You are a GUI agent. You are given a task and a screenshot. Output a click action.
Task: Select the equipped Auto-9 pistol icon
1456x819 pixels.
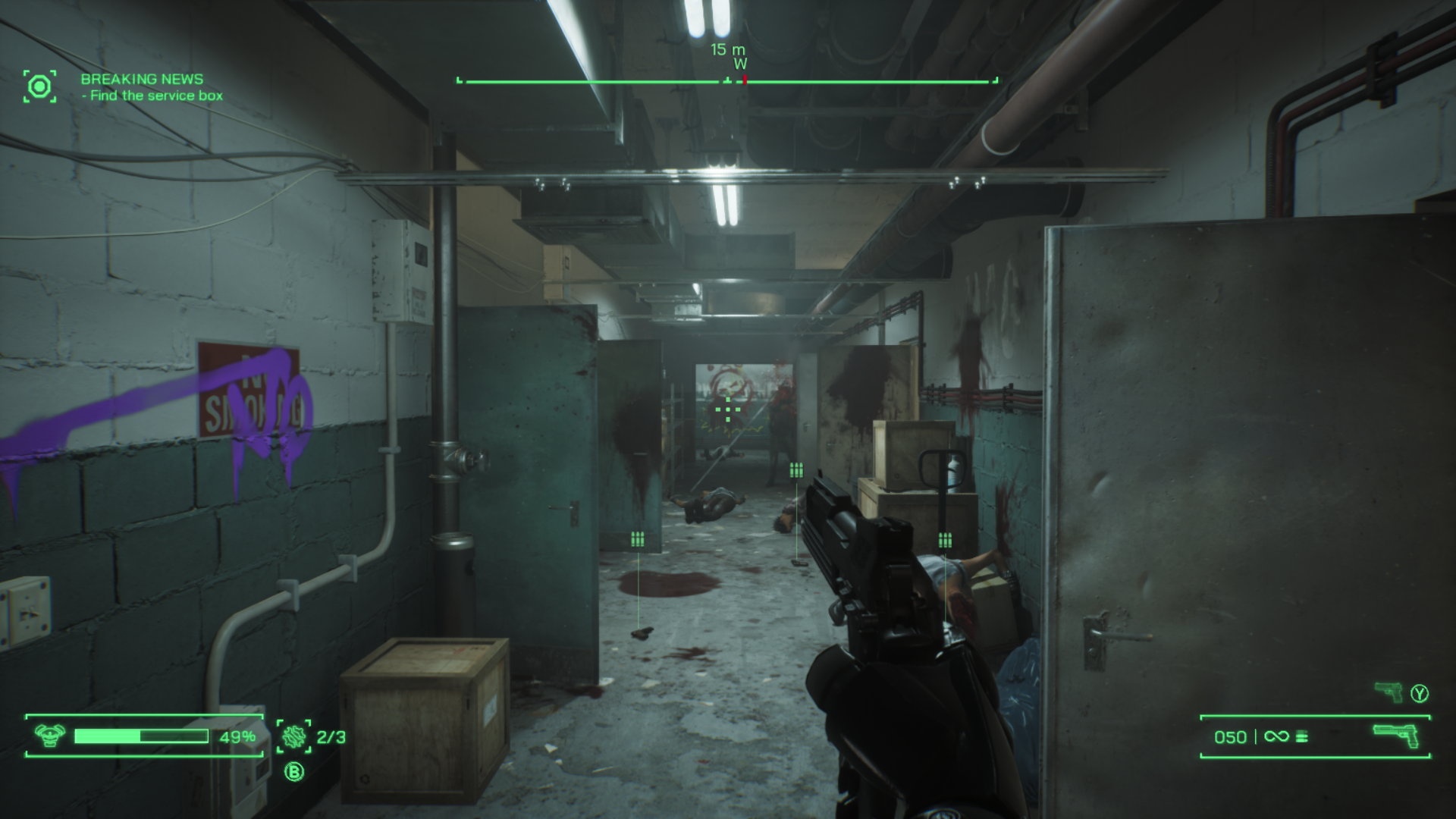click(x=1397, y=736)
